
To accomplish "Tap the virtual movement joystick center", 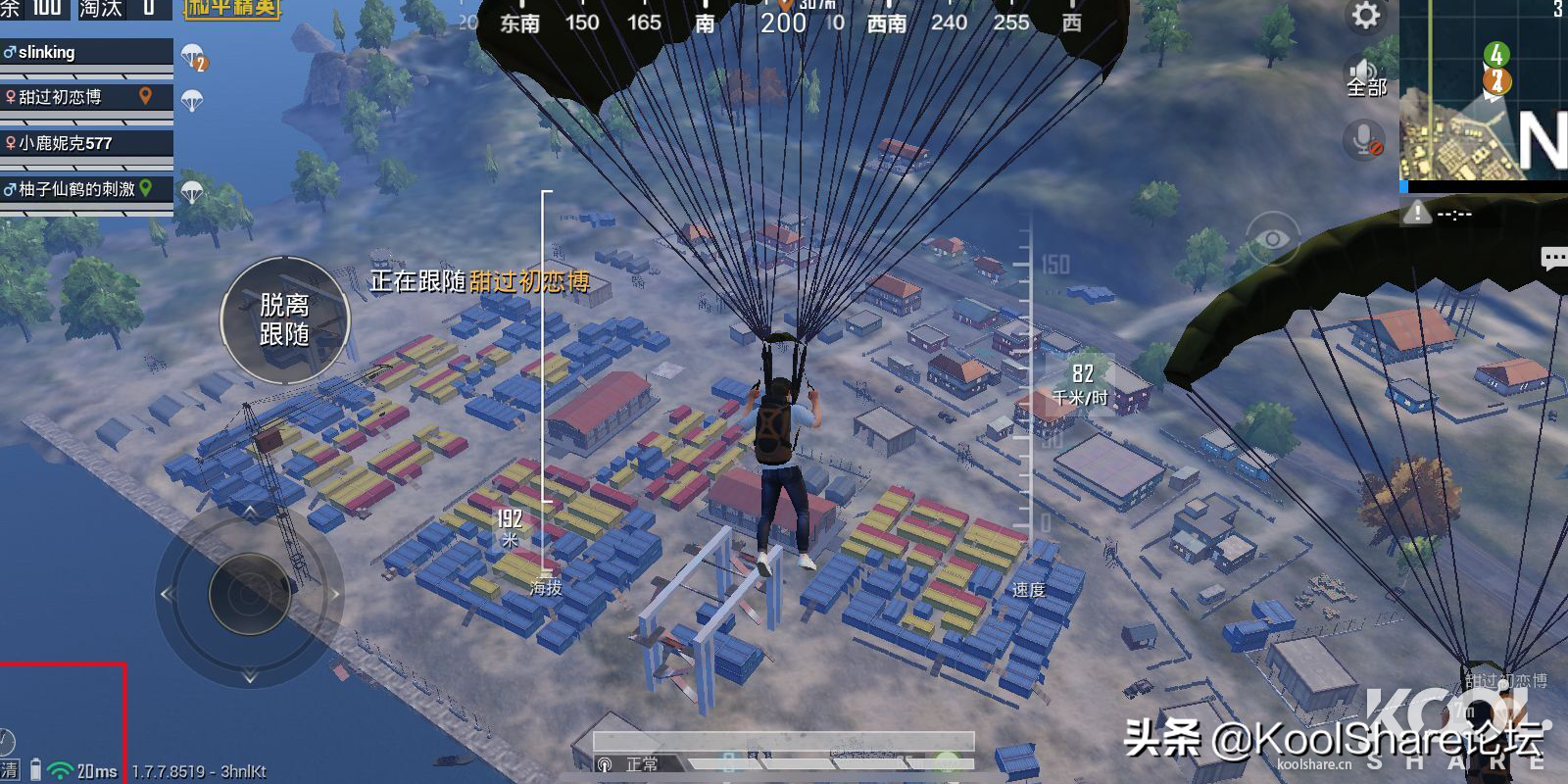I will 249,594.
